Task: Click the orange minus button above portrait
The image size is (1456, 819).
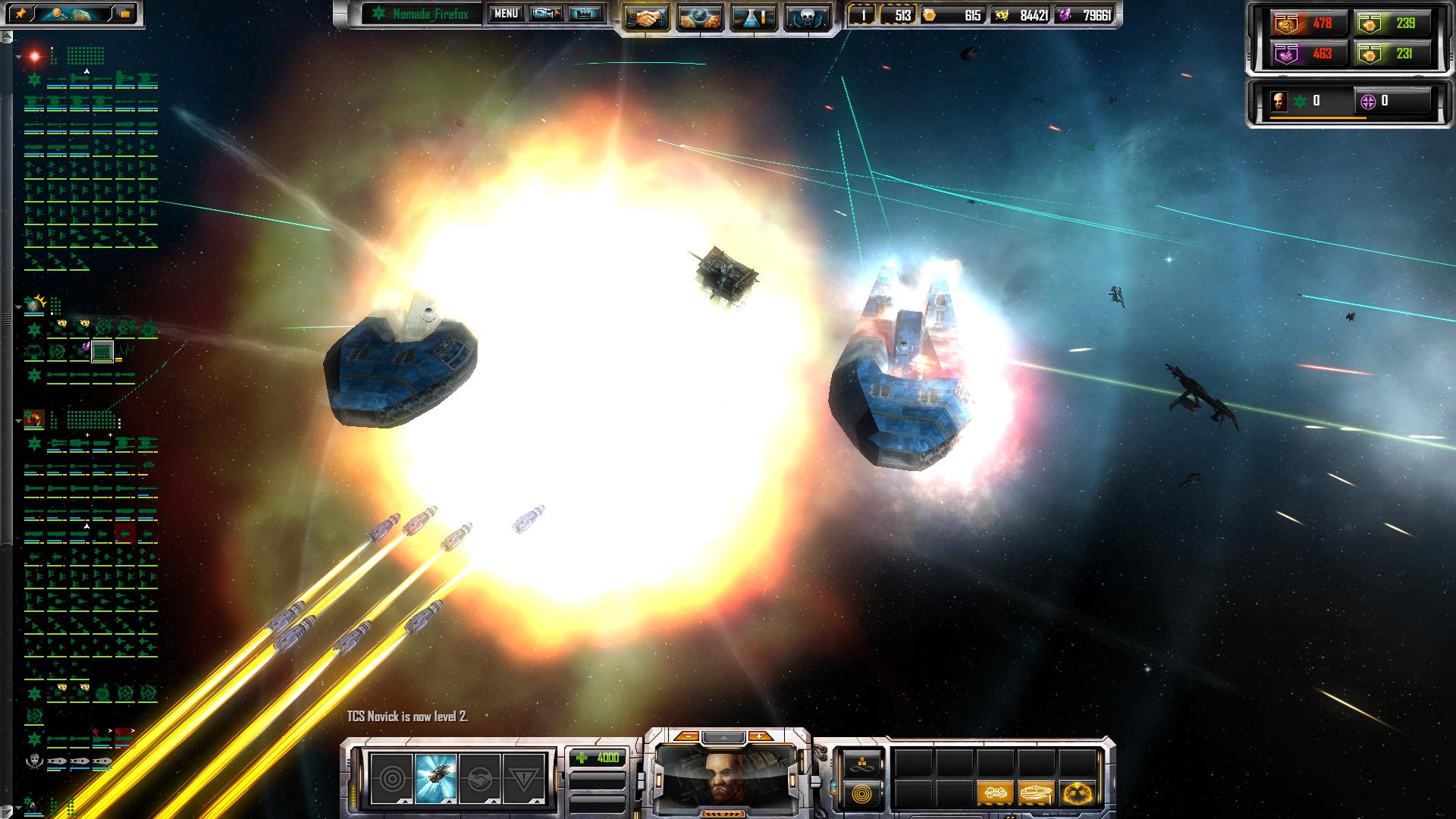Action: pyautogui.click(x=687, y=736)
